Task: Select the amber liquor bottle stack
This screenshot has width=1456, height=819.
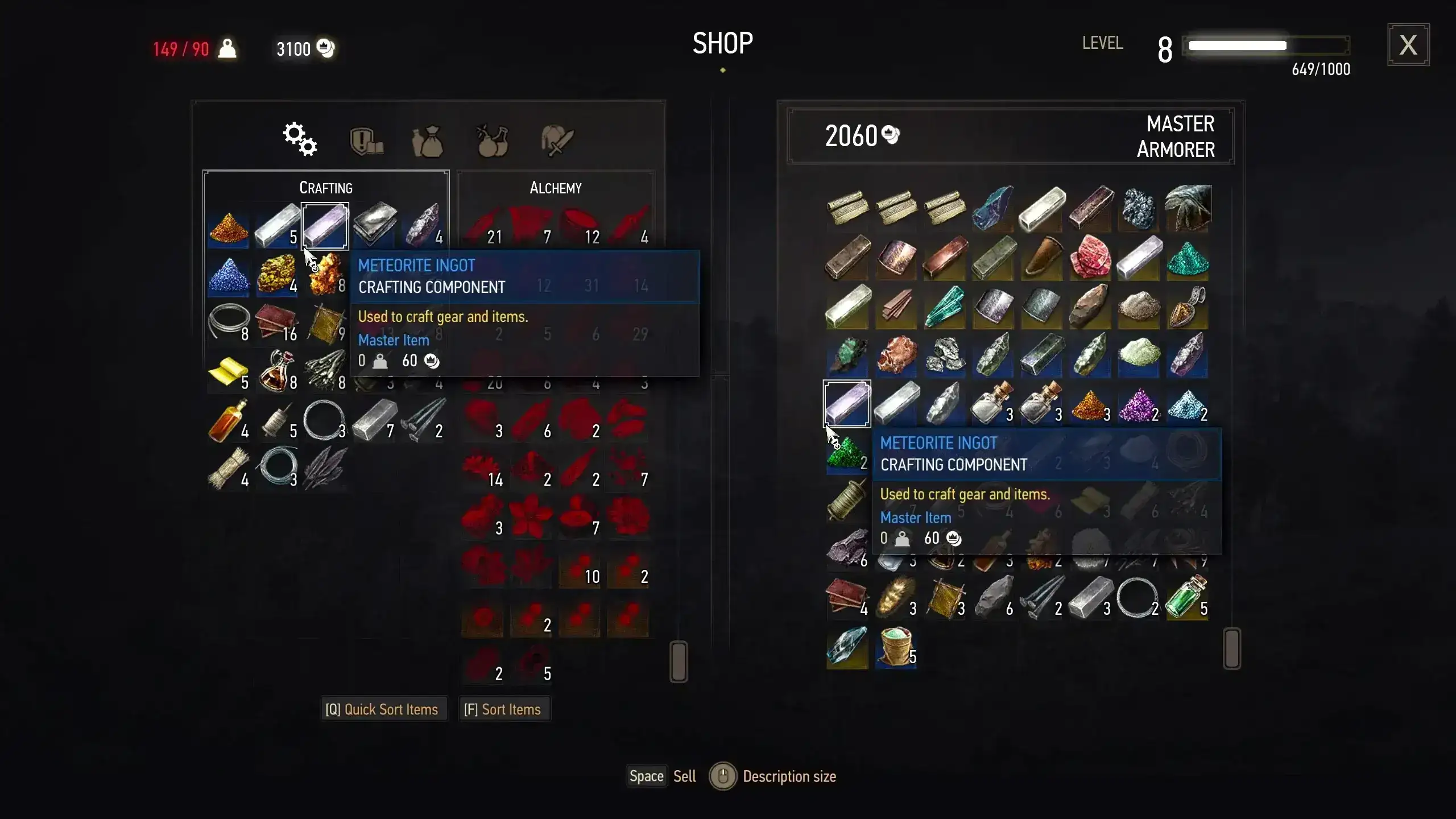Action: click(x=228, y=420)
